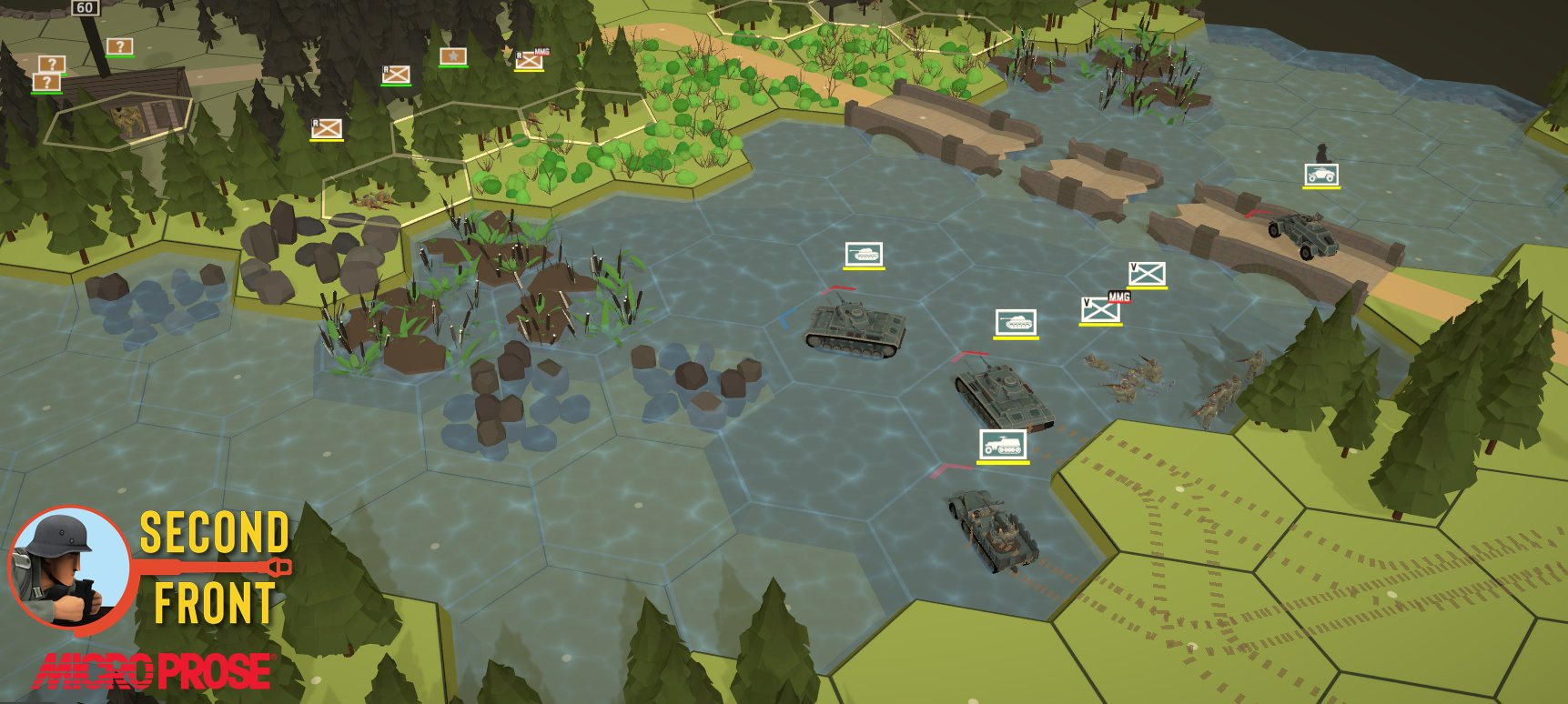Reveal the topmost question-mark concealment counter
This screenshot has height=704, width=1568.
click(x=119, y=45)
